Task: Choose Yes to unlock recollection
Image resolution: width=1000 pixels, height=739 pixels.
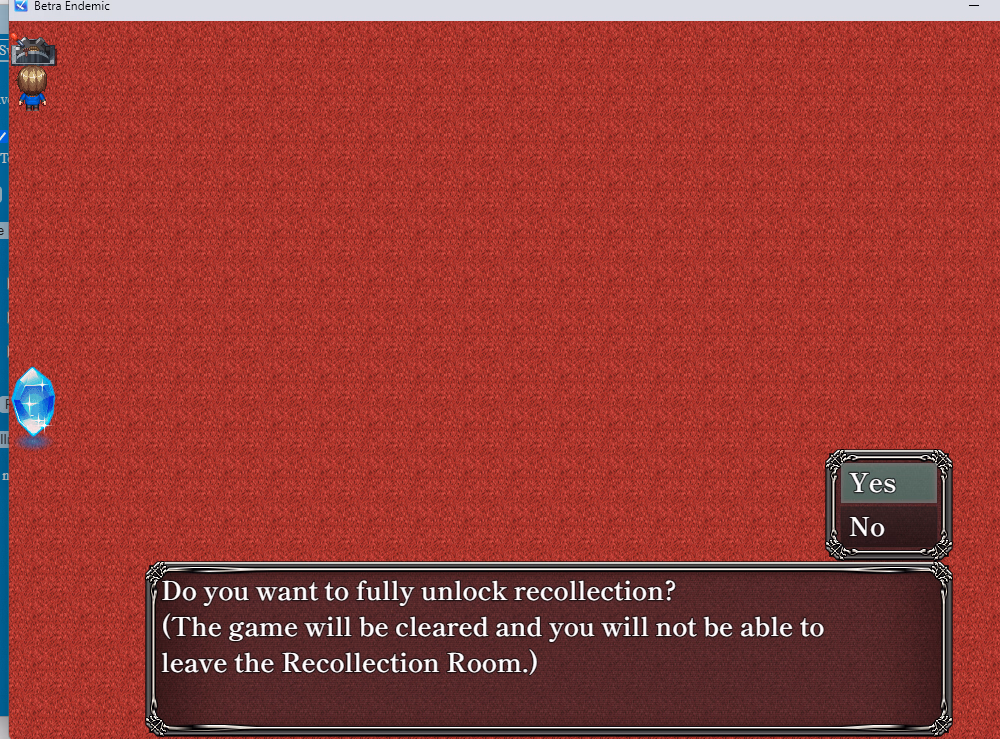Action: (888, 484)
